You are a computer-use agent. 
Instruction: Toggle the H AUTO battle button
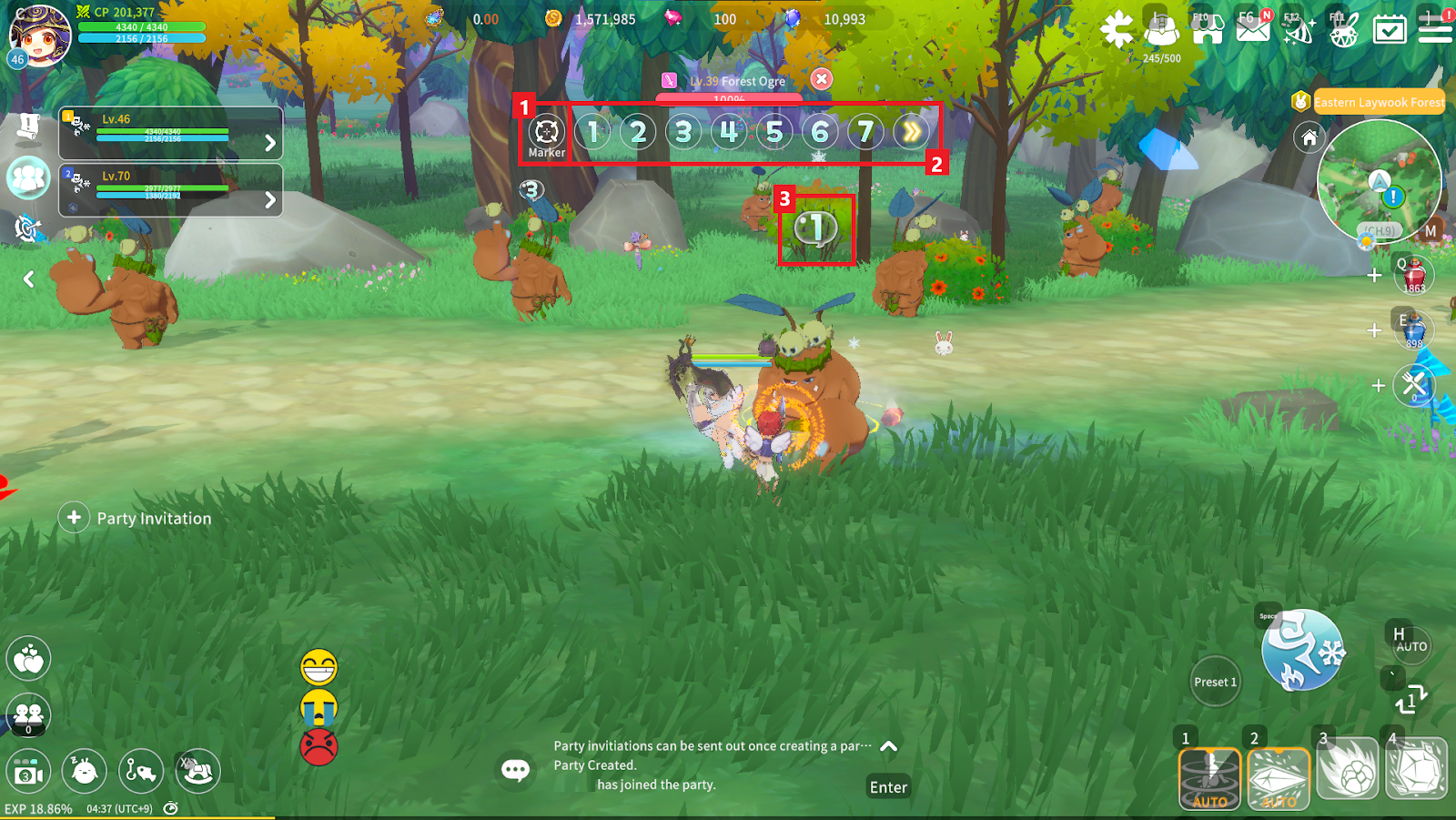(x=1409, y=642)
